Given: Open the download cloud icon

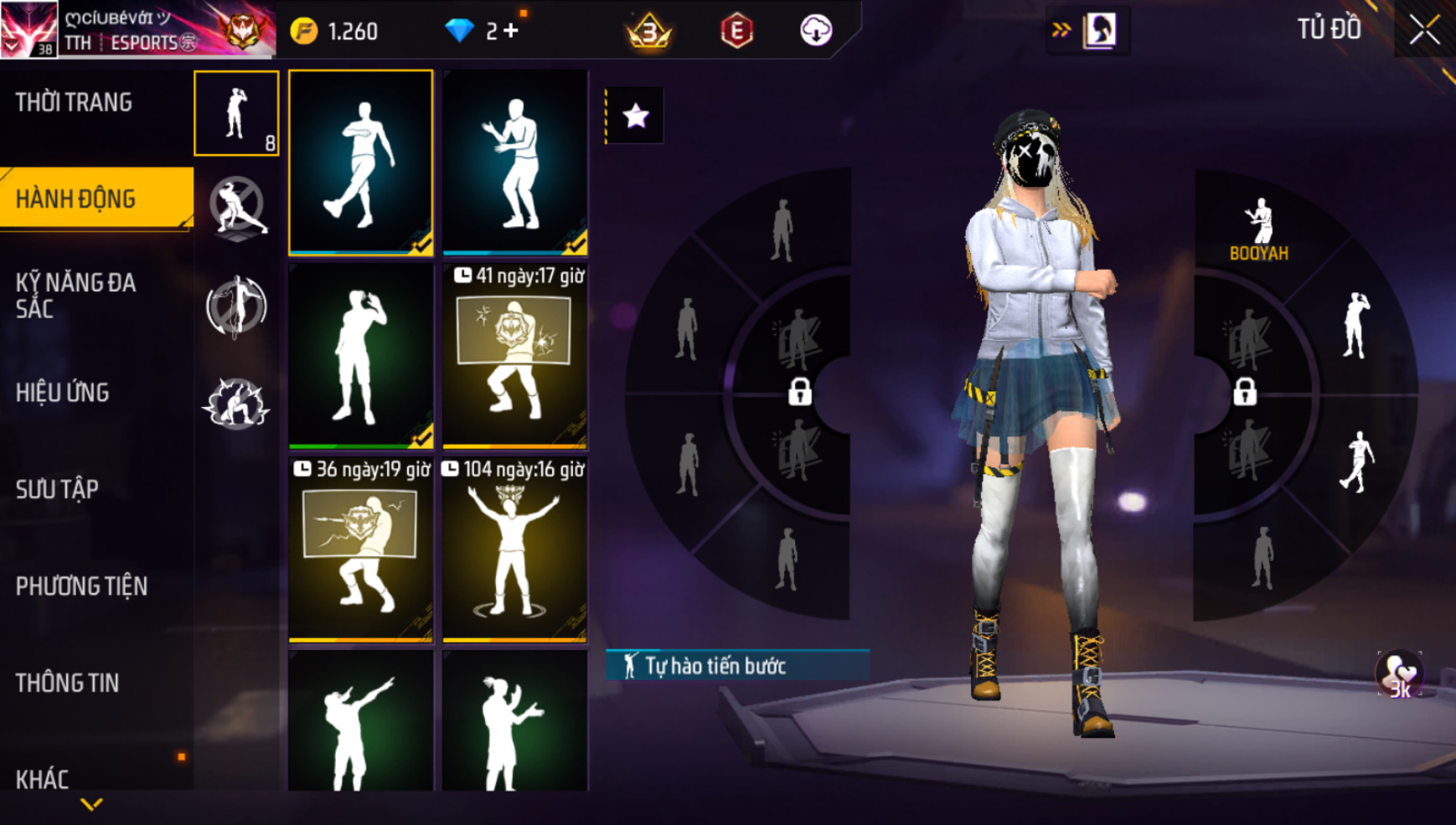Looking at the screenshot, I should coord(815,30).
